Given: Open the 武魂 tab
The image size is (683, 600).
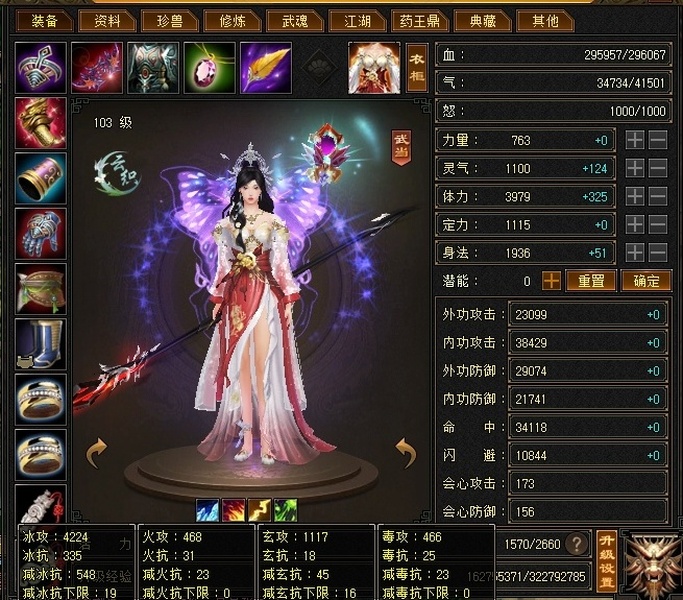Looking at the screenshot, I should 295,21.
